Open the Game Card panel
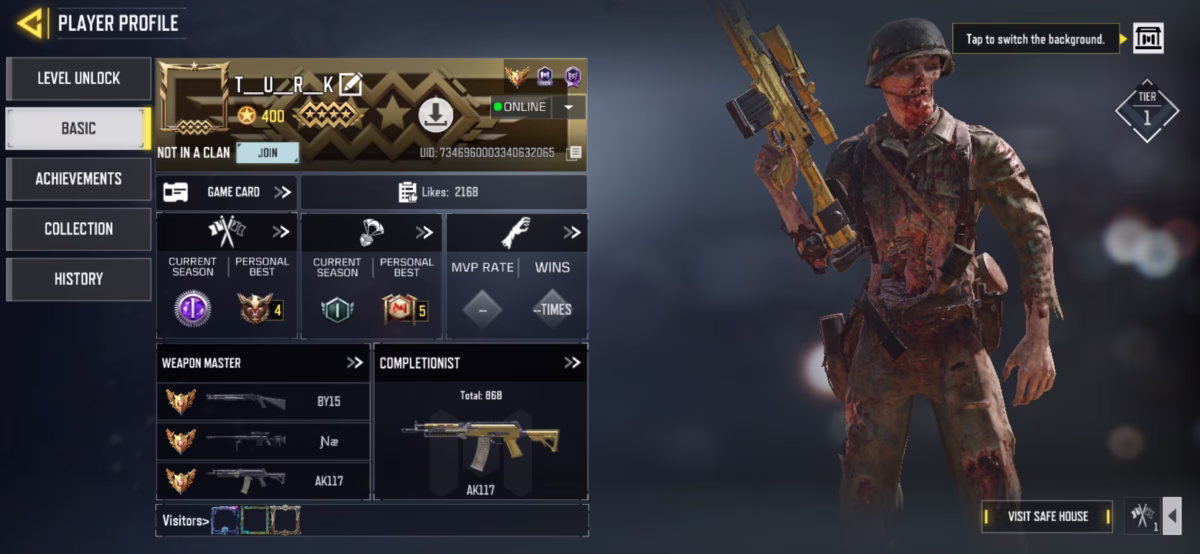The image size is (1200, 554). tap(226, 192)
